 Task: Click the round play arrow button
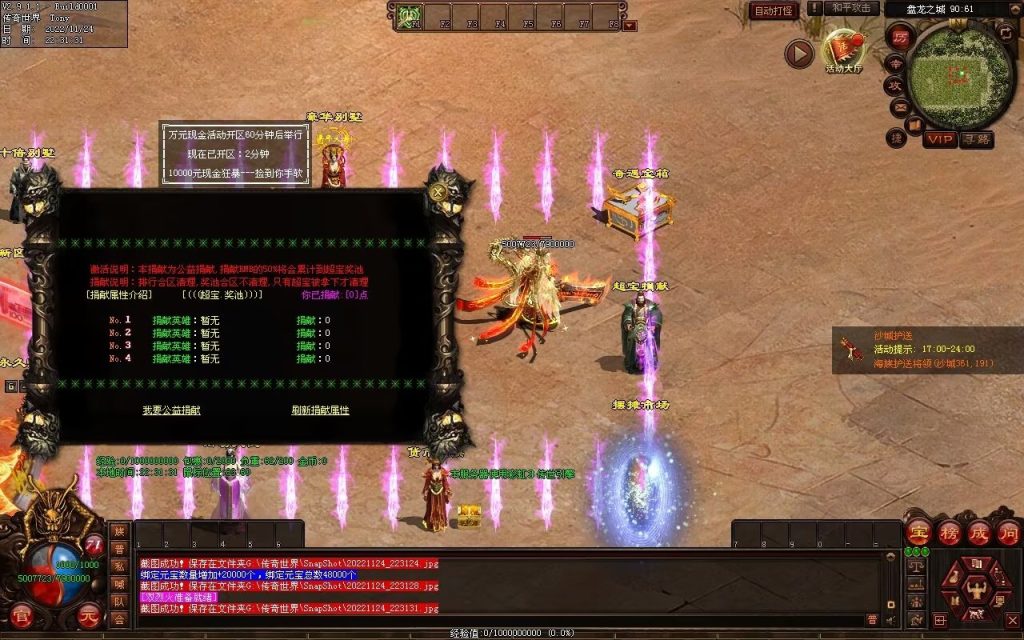point(798,53)
